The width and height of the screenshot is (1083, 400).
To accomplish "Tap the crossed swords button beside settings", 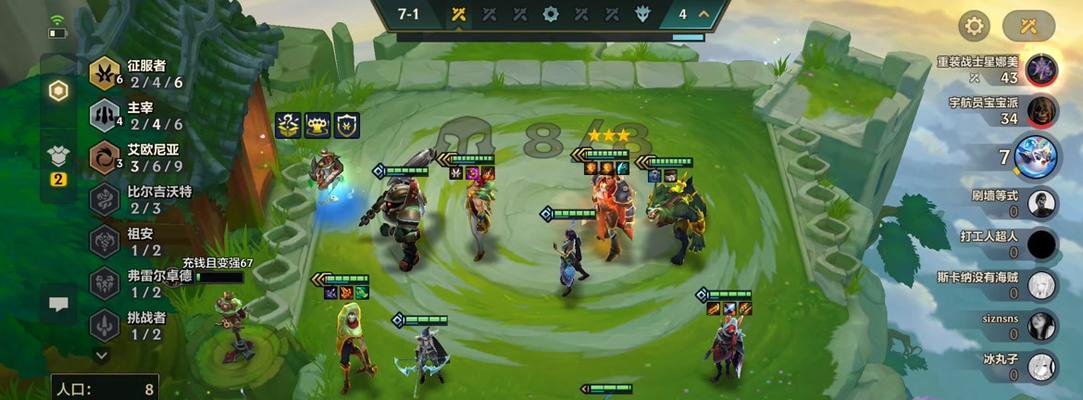I will click(x=1028, y=26).
